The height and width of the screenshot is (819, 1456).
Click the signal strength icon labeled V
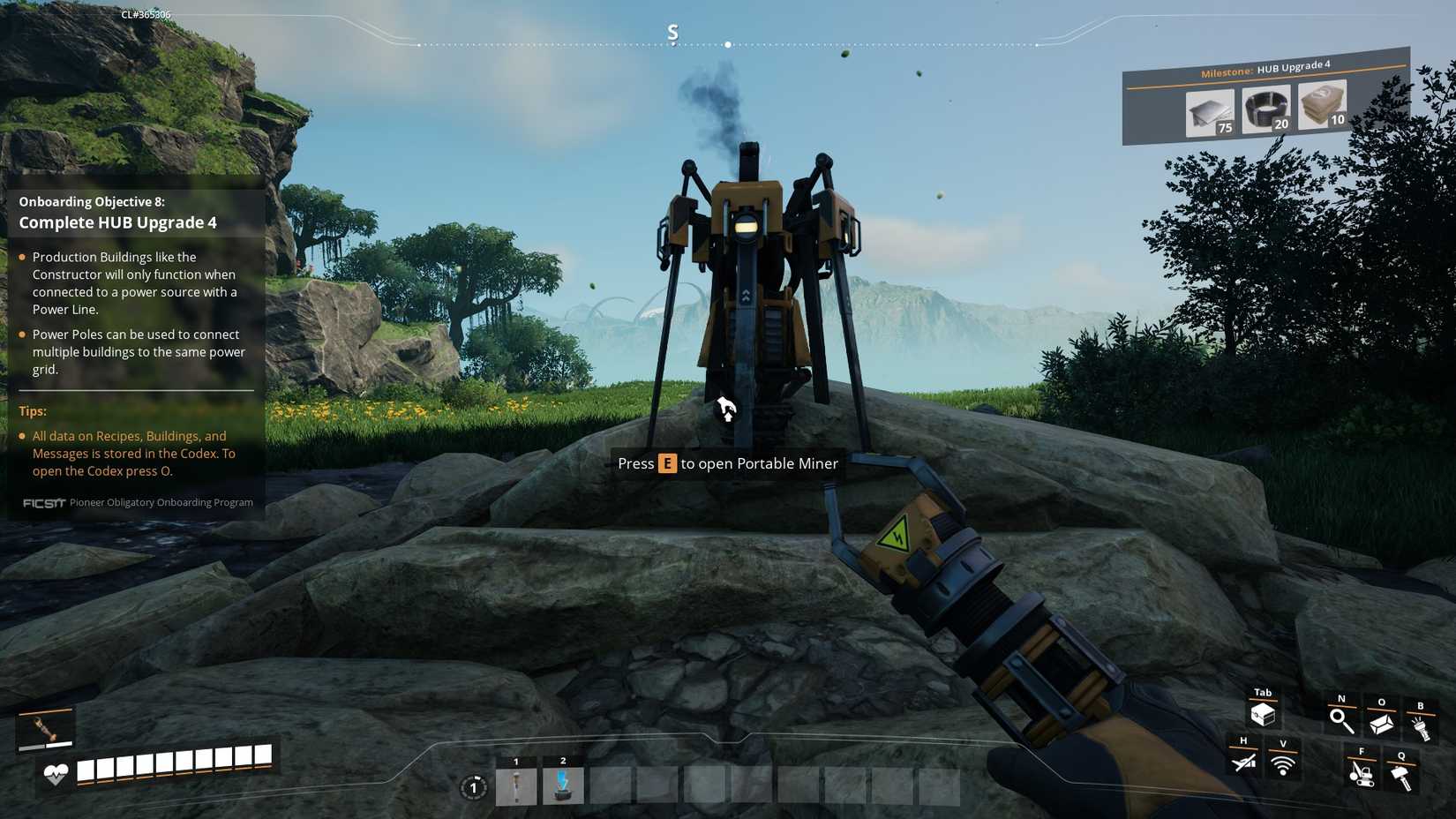pyautogui.click(x=1282, y=764)
